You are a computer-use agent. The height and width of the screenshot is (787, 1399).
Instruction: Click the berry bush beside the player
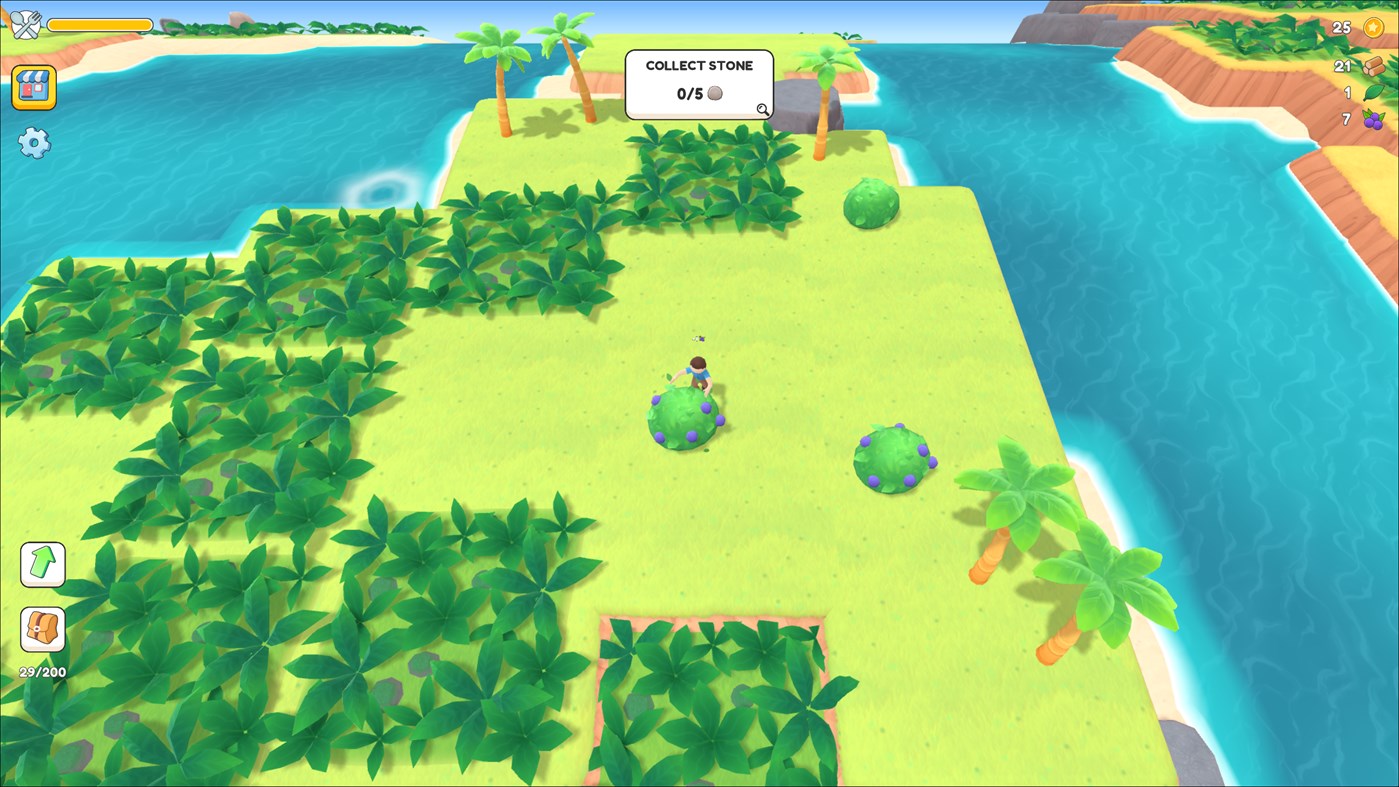point(682,421)
